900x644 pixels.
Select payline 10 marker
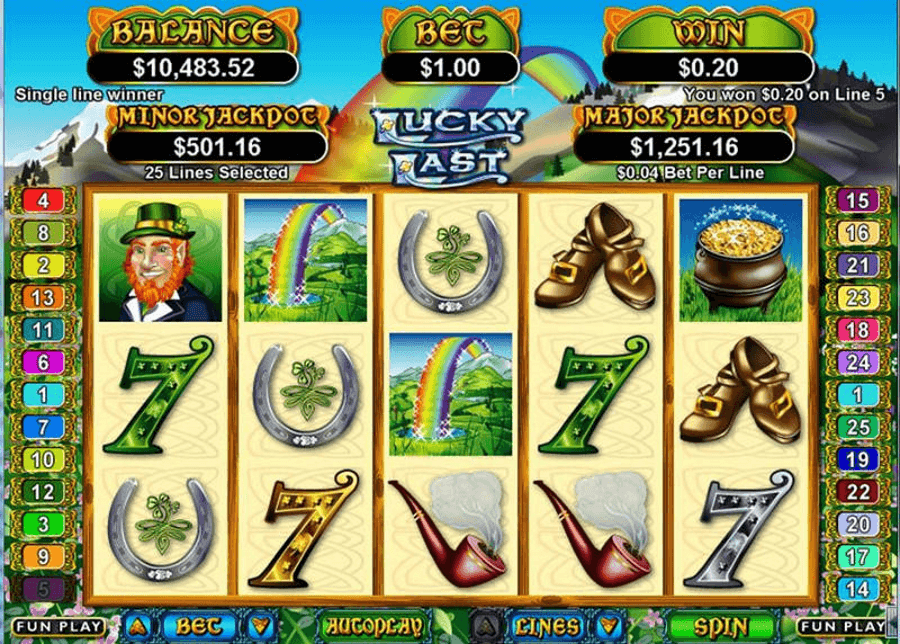point(42,459)
